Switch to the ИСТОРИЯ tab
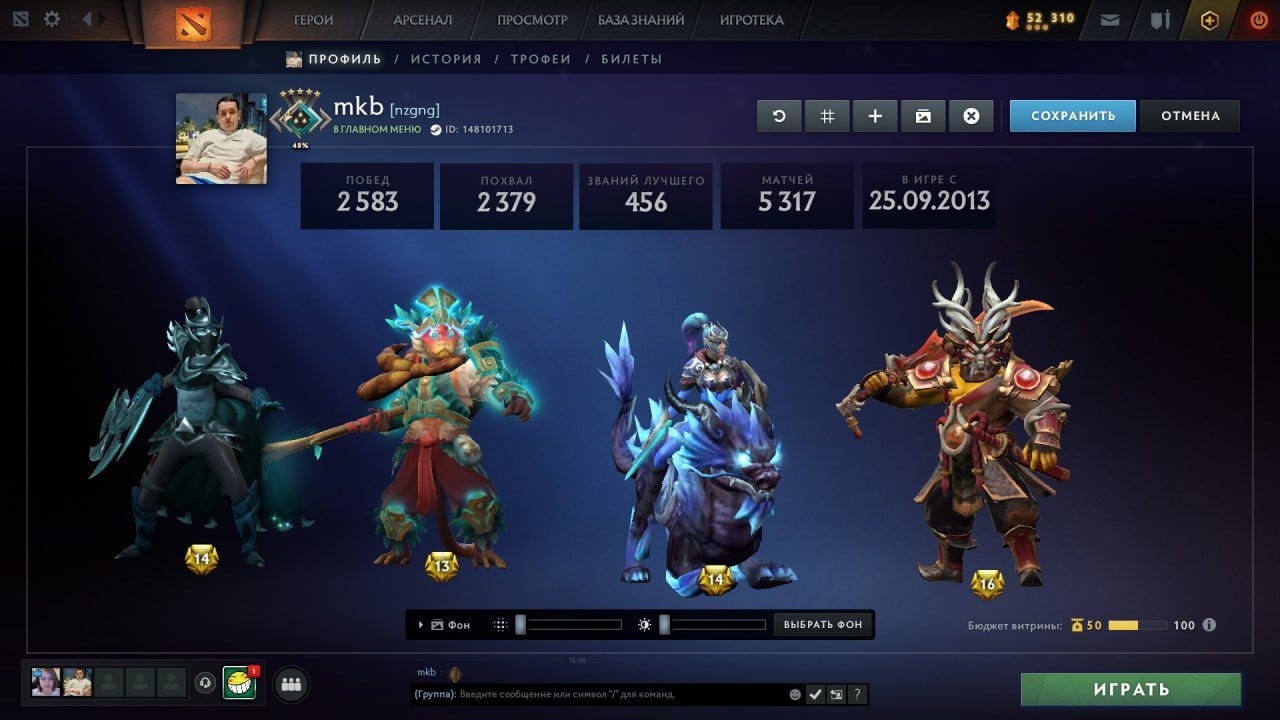Viewport: 1280px width, 720px height. click(447, 59)
